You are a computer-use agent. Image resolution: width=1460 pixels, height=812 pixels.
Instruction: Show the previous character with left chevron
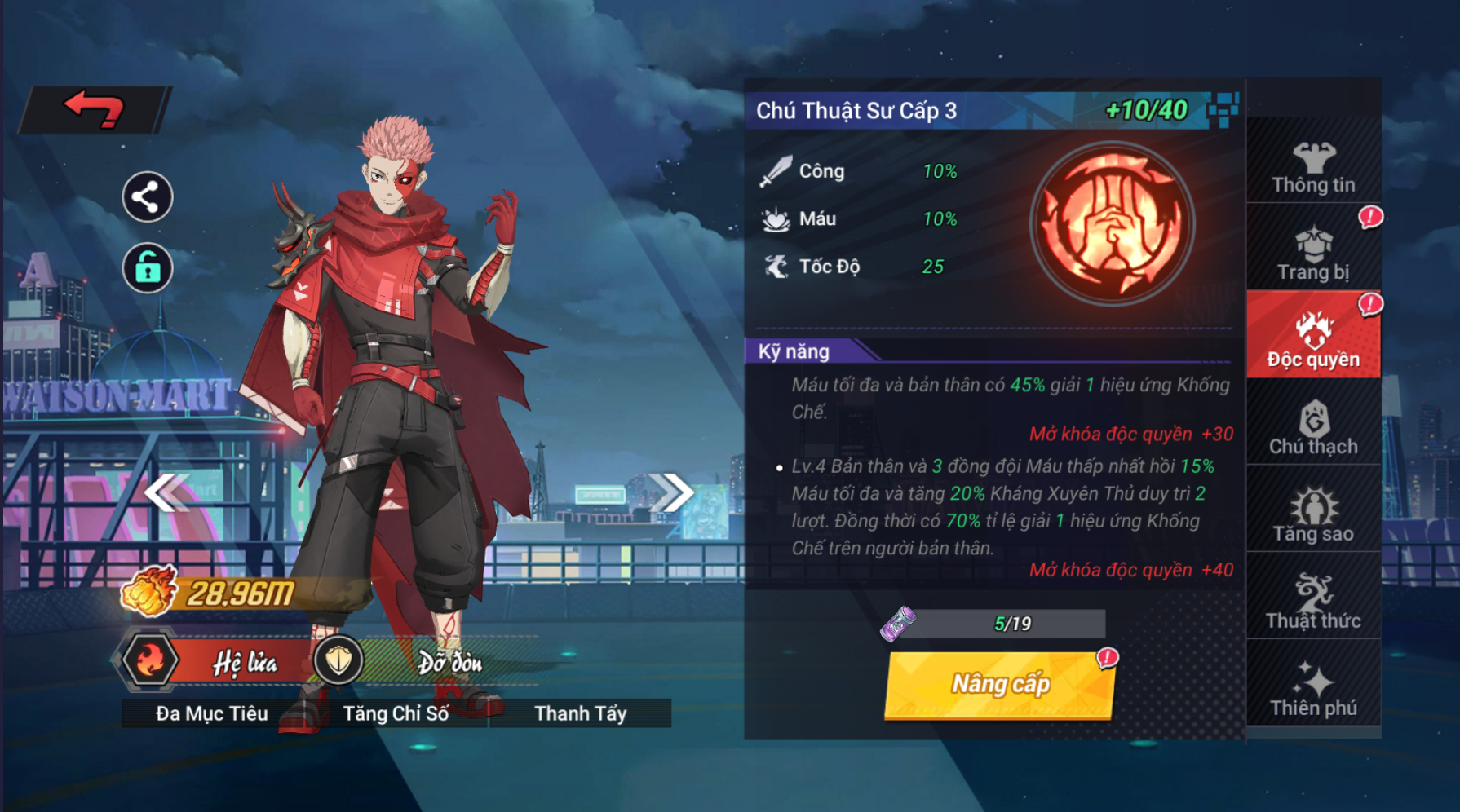(166, 492)
